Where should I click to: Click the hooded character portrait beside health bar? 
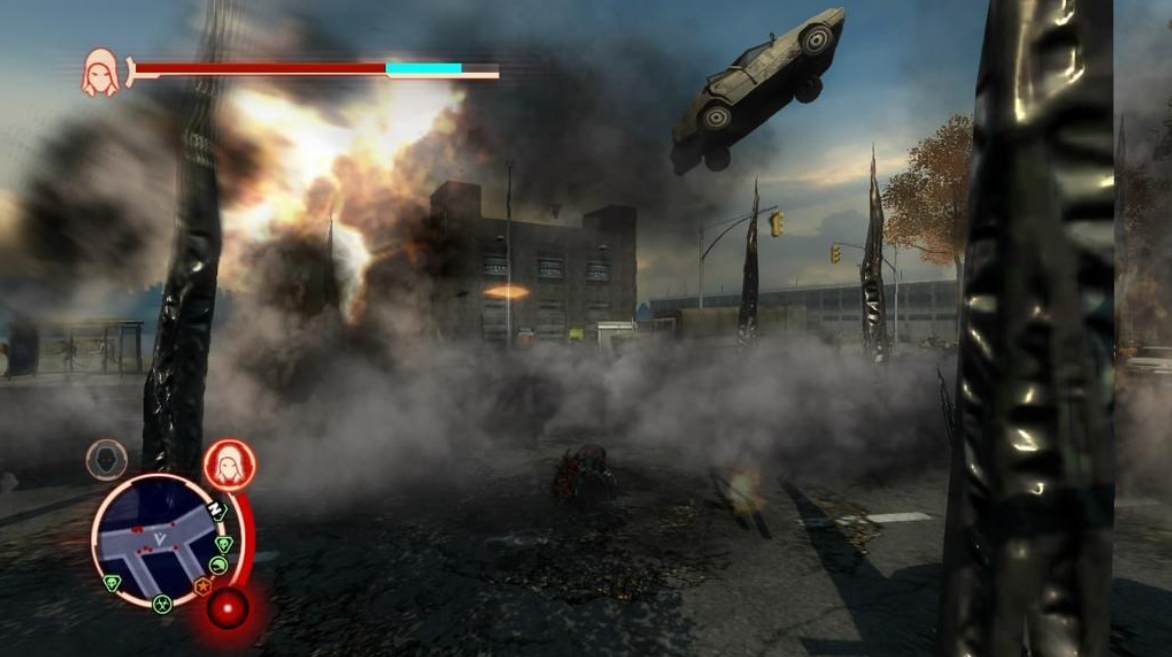[100, 73]
